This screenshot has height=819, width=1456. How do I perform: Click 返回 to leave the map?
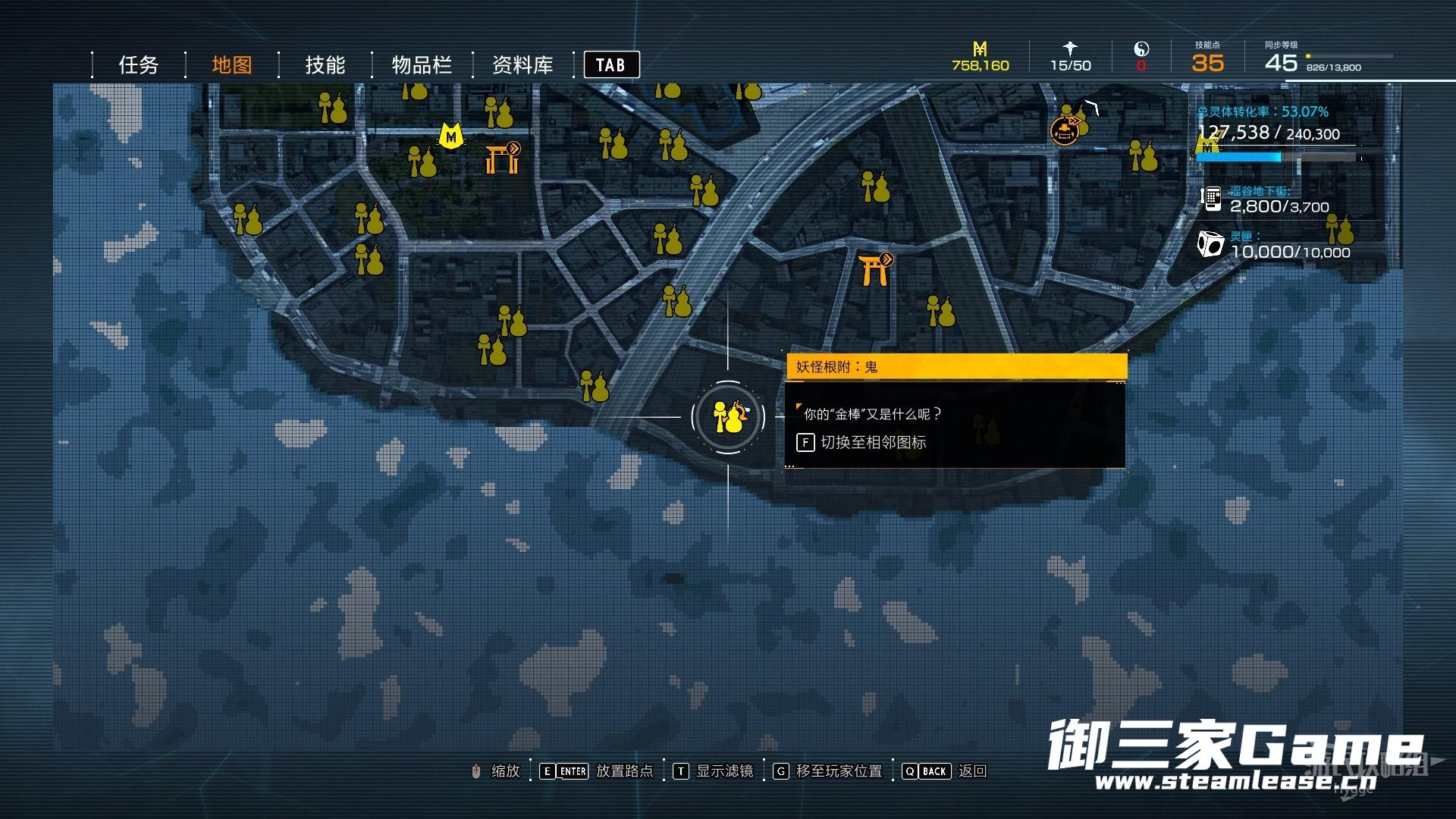[x=971, y=771]
